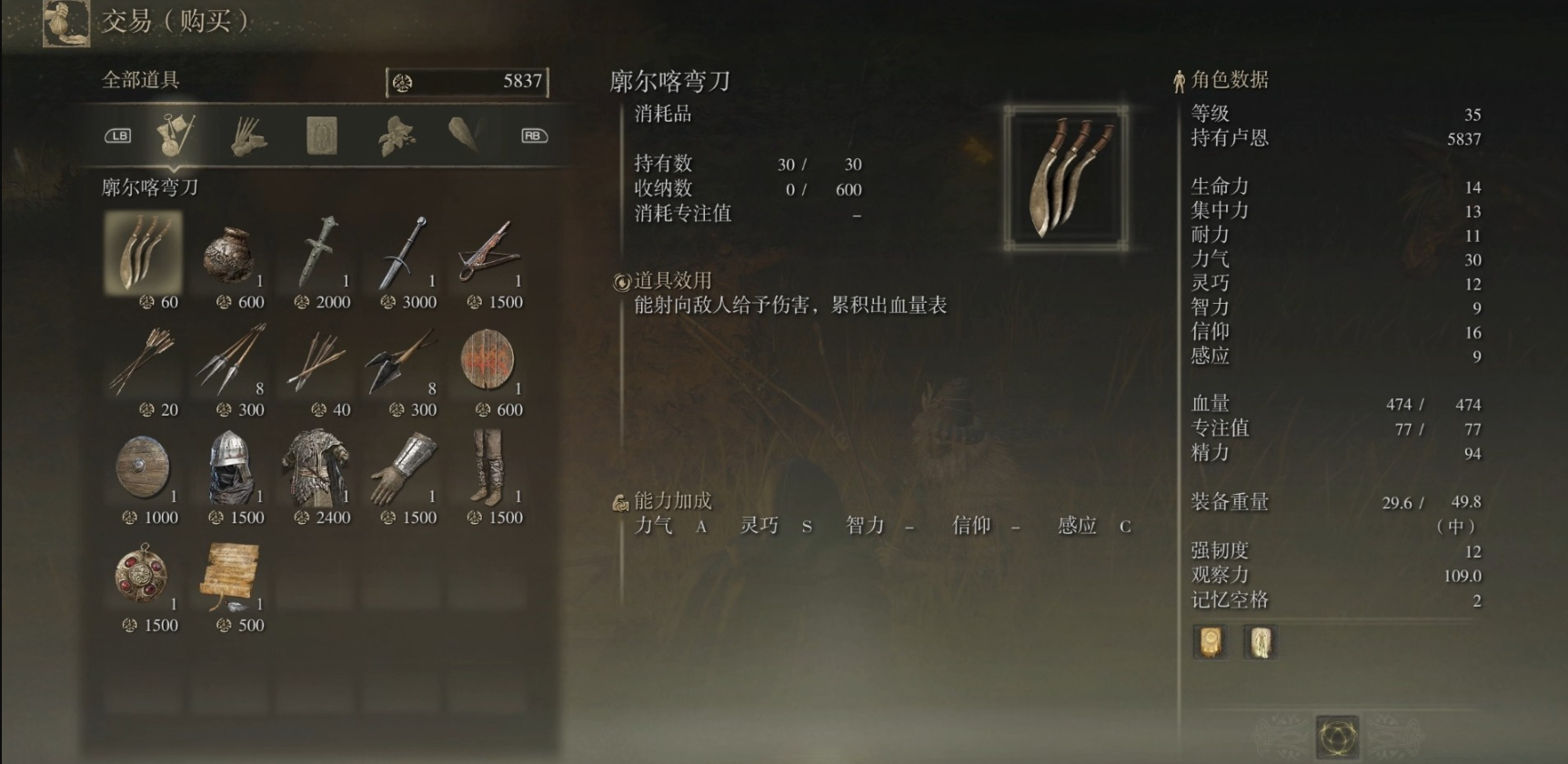Select the cracked pot priced 600
The height and width of the screenshot is (764, 1568).
(x=230, y=255)
